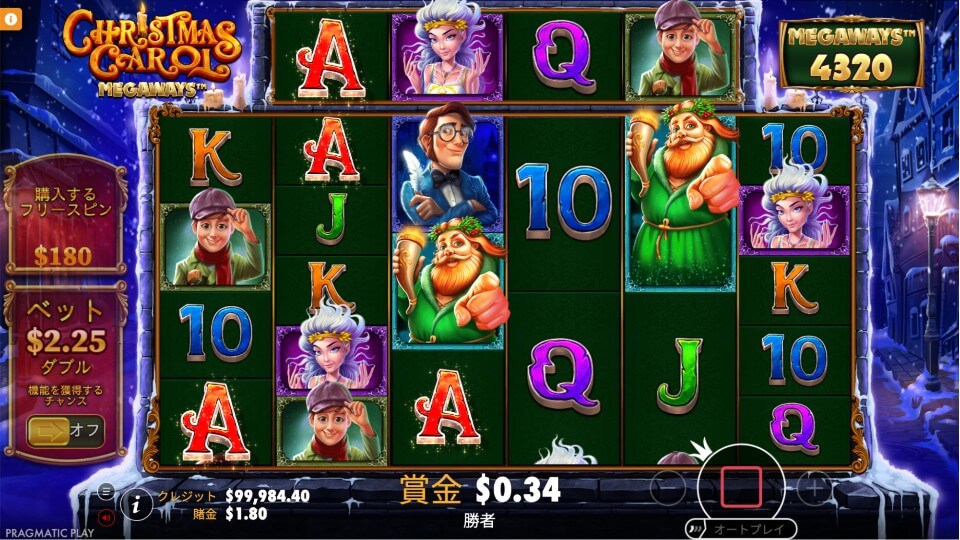This screenshot has width=960, height=540.
Task: Toggle the double chance bet switch
Action: (x=65, y=431)
